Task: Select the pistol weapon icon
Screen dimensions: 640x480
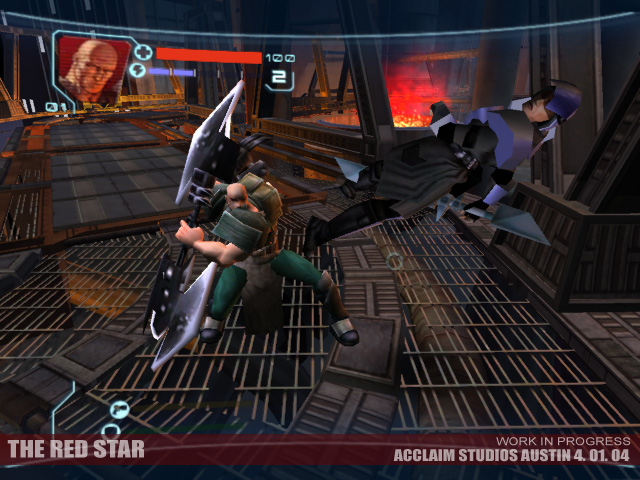Action: (x=119, y=407)
